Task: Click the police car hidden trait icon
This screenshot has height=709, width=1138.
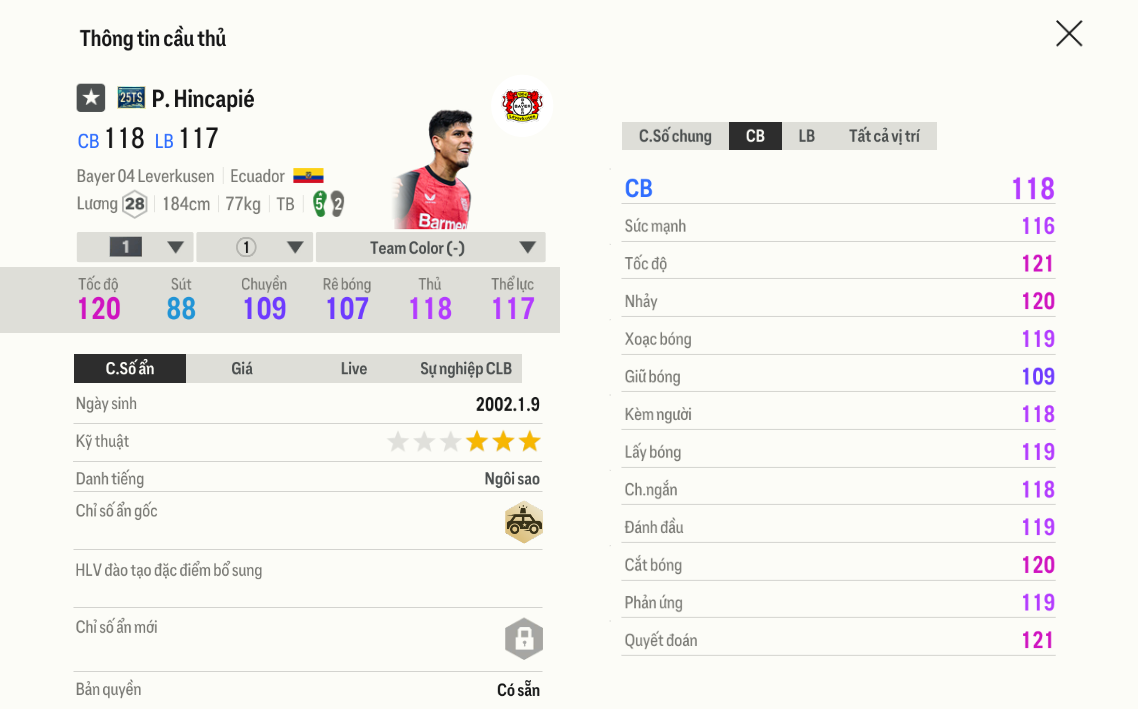Action: tap(523, 522)
